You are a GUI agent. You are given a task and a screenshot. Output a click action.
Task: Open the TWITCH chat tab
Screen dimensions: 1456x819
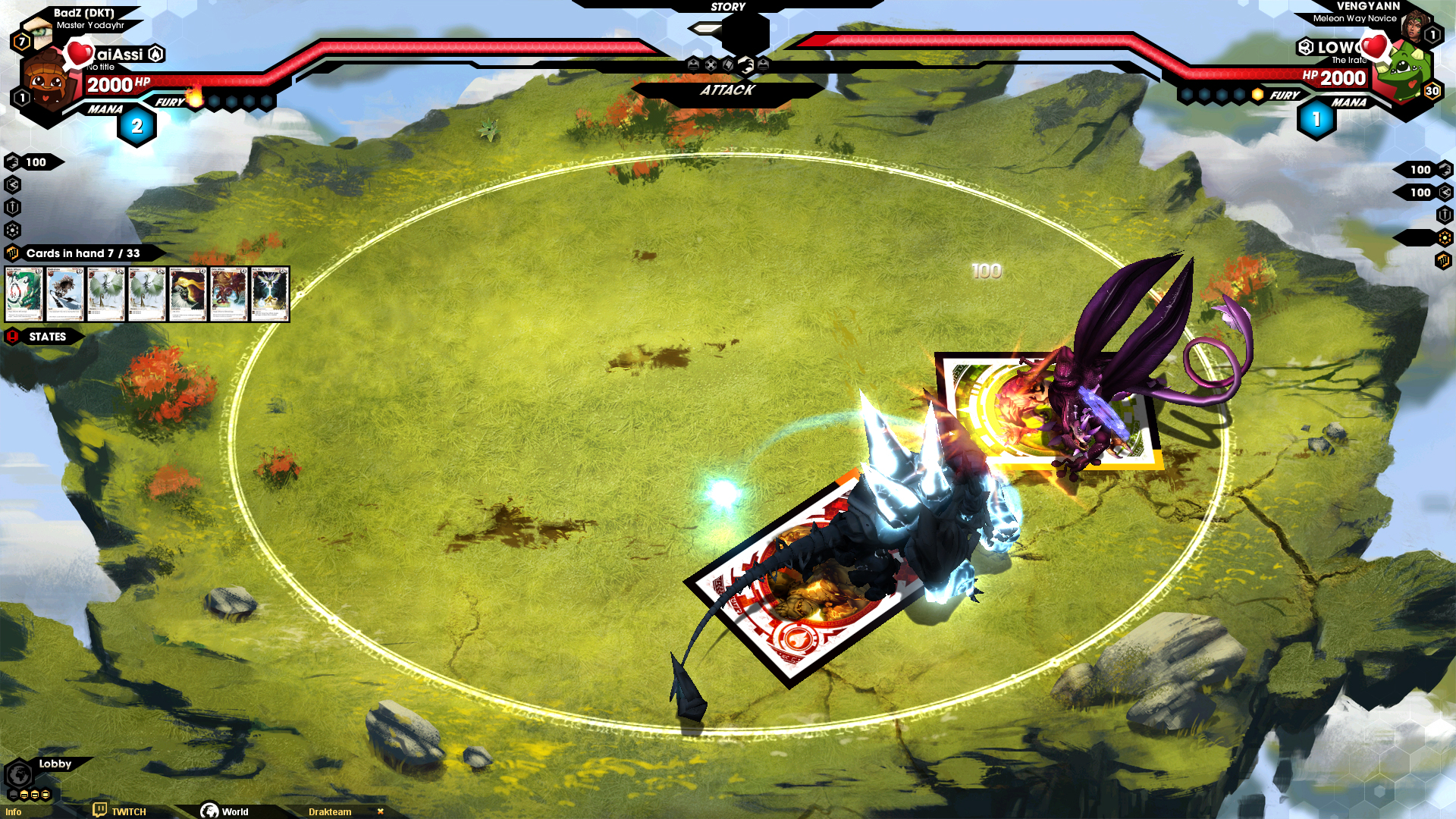[x=129, y=811]
